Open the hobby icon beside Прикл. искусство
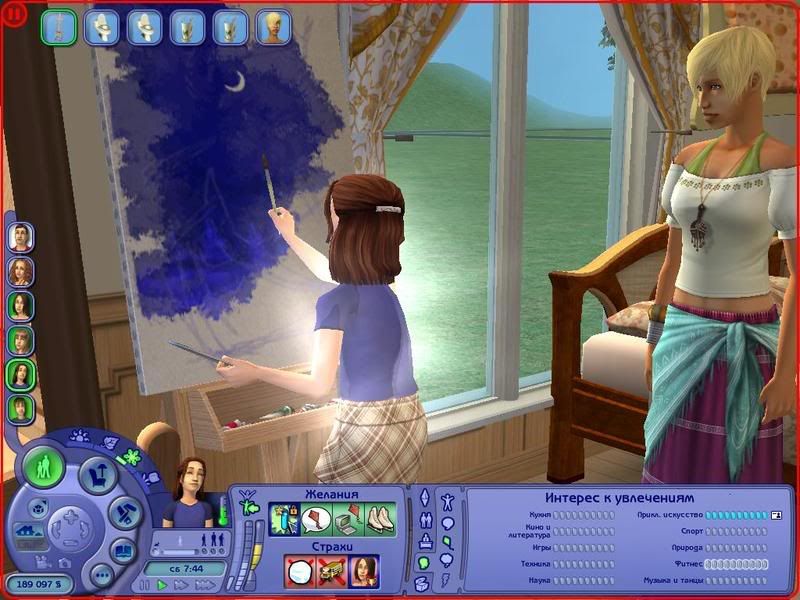 pos(775,515)
